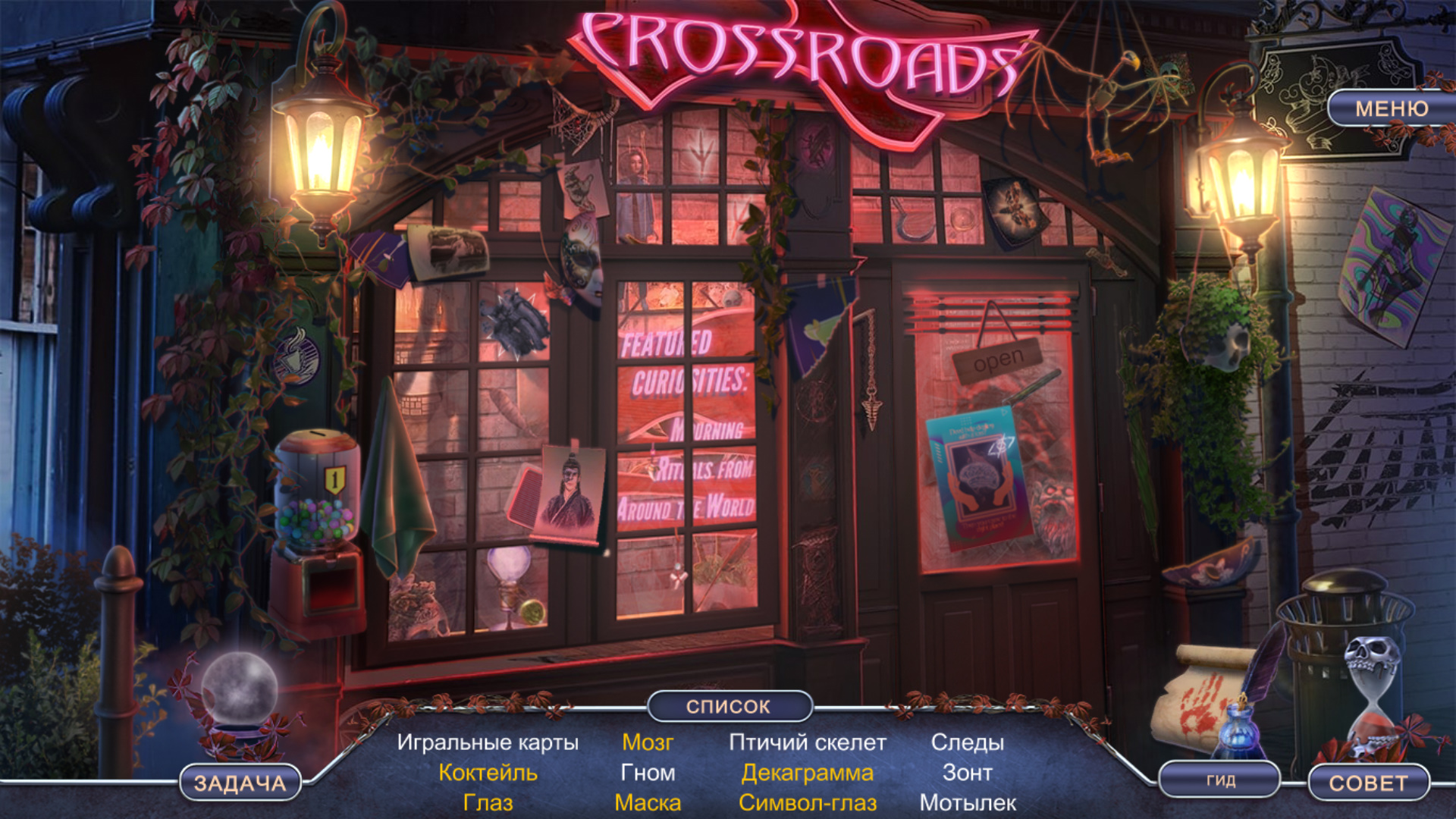
Task: Click 'Коктейль' list entry
Action: point(488,773)
